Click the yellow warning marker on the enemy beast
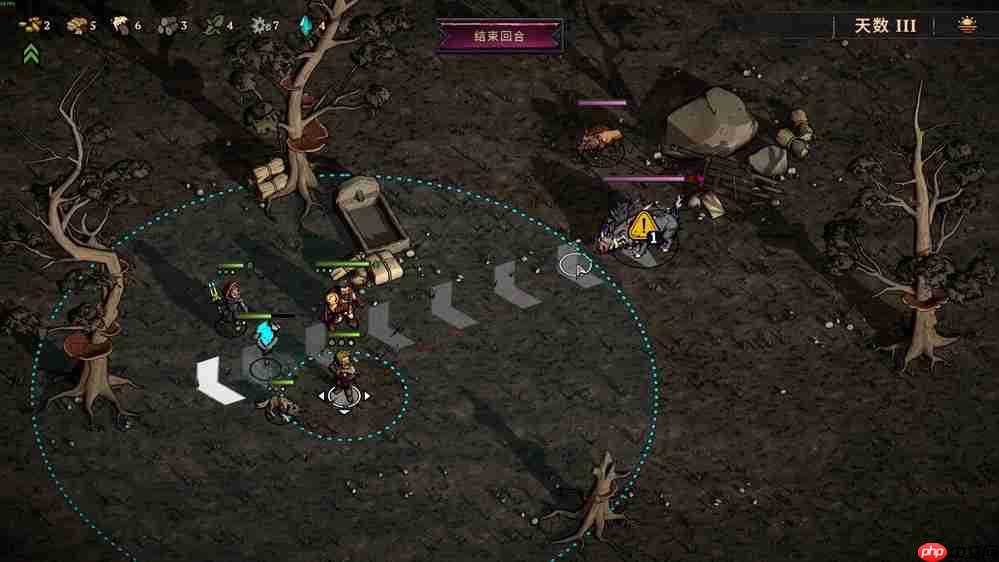The image size is (999, 562). 645,223
